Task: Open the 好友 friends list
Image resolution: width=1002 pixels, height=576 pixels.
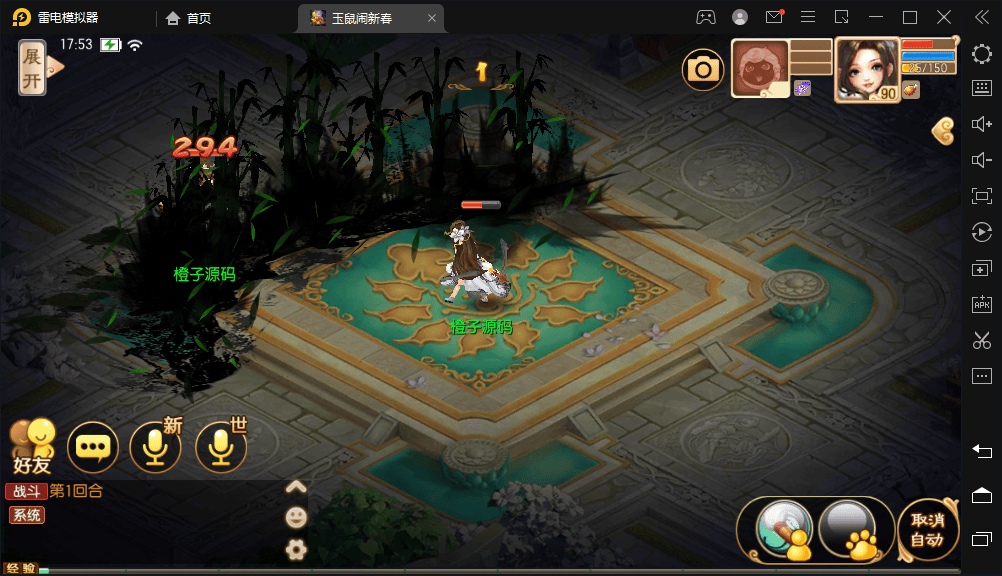Action: [x=33, y=446]
